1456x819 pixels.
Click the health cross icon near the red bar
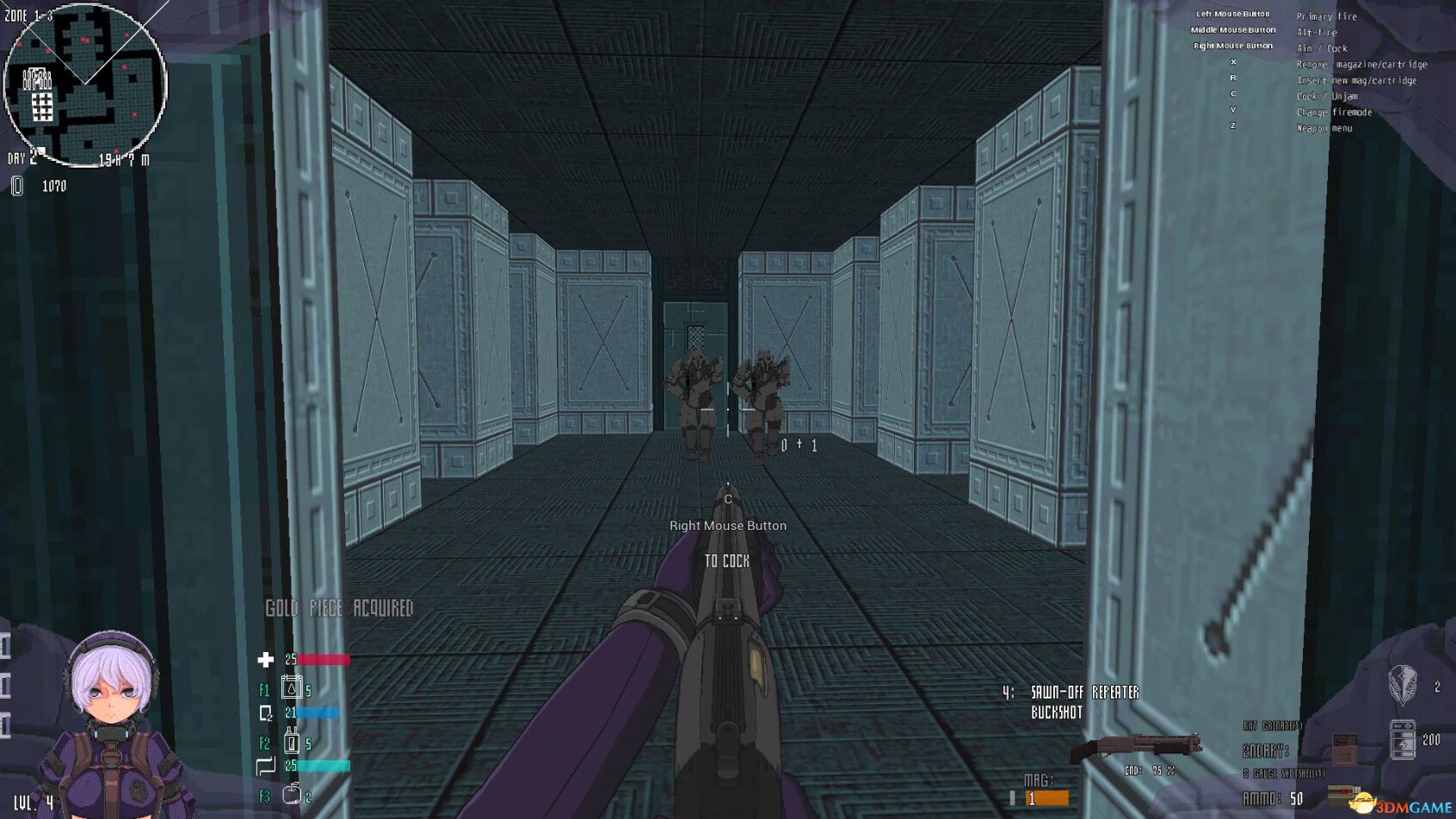tap(266, 659)
